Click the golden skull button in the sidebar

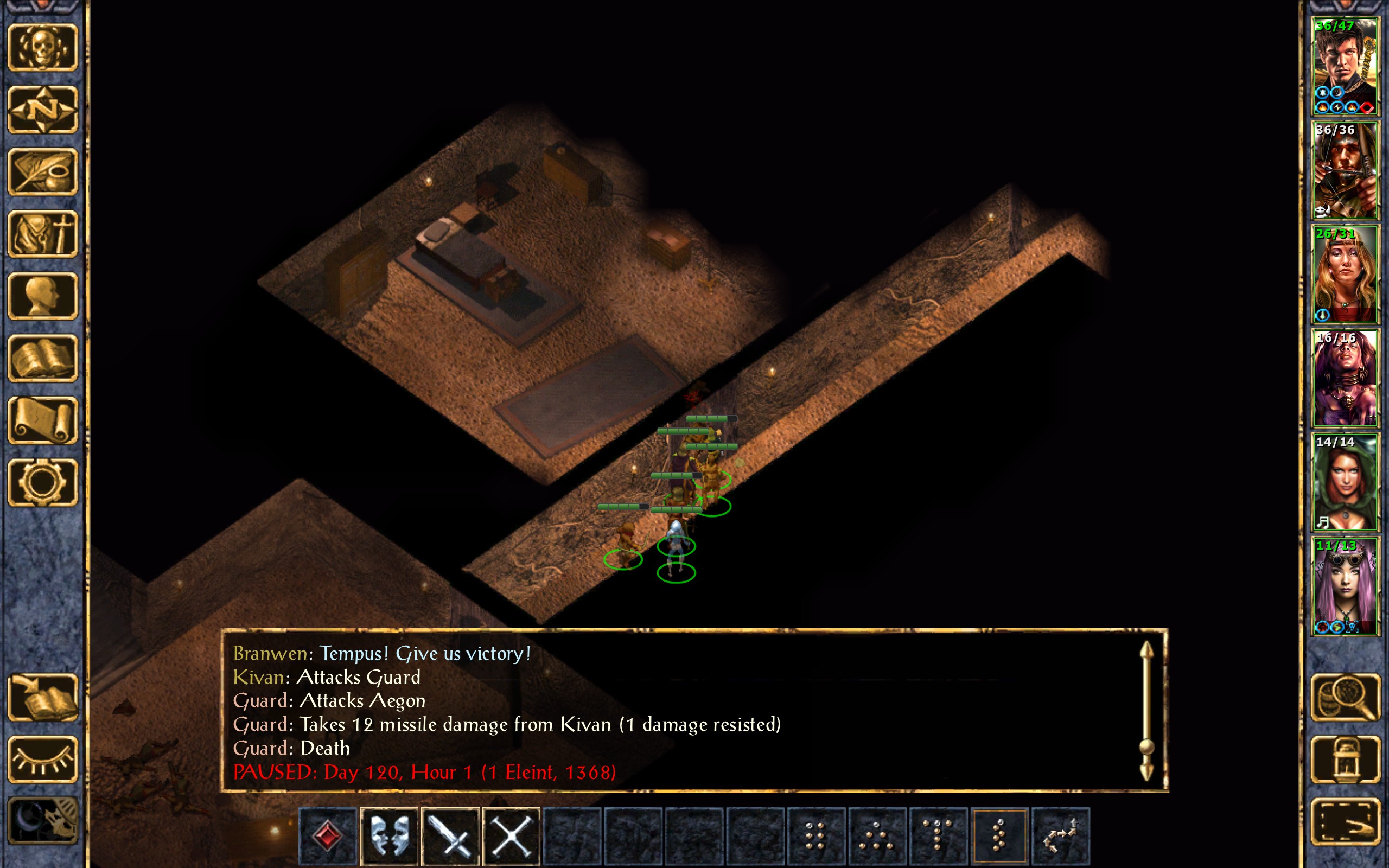tap(43, 47)
